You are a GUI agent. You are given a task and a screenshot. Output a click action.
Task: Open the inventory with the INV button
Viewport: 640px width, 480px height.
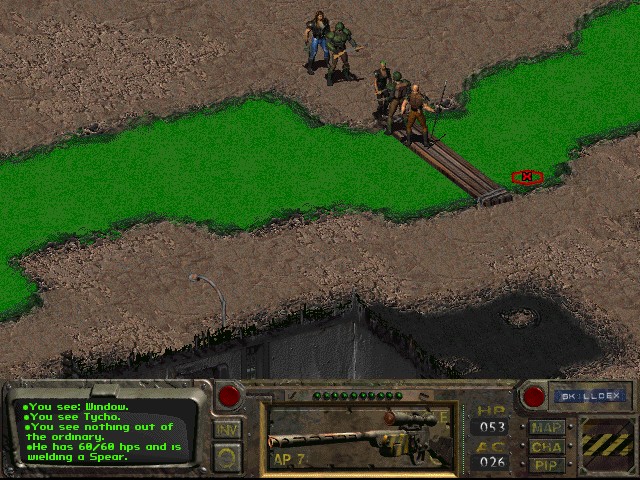(x=227, y=429)
